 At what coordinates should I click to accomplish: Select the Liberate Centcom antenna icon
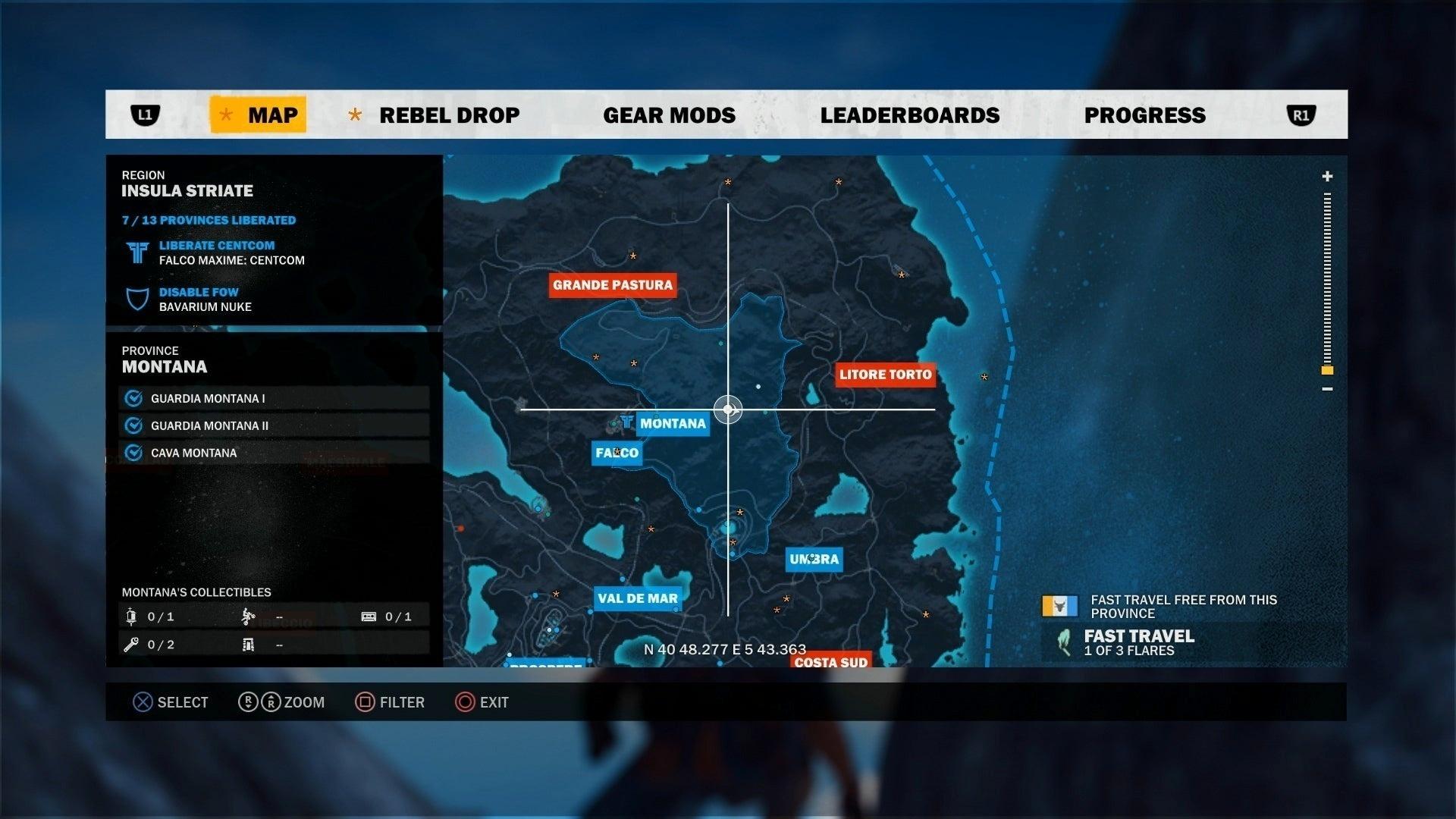point(136,253)
